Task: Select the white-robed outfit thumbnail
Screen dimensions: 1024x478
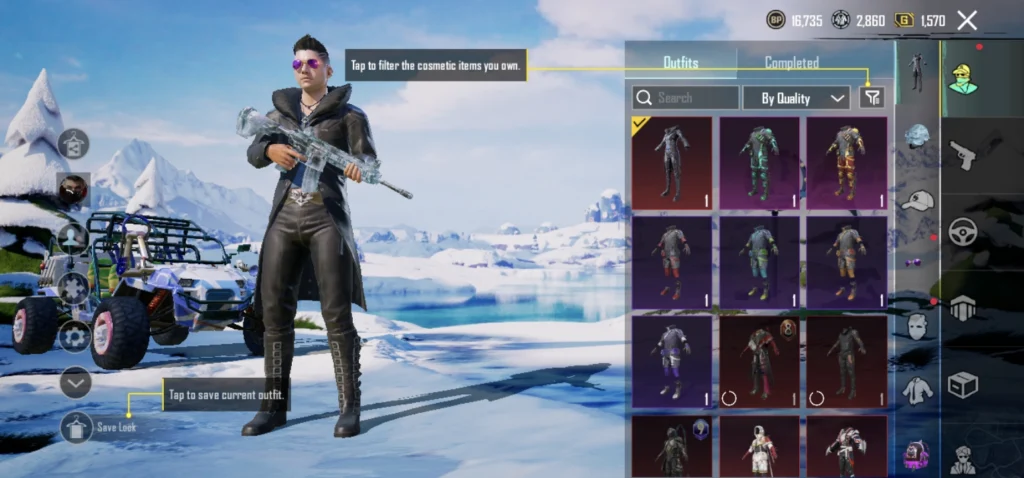Action: [x=759, y=446]
